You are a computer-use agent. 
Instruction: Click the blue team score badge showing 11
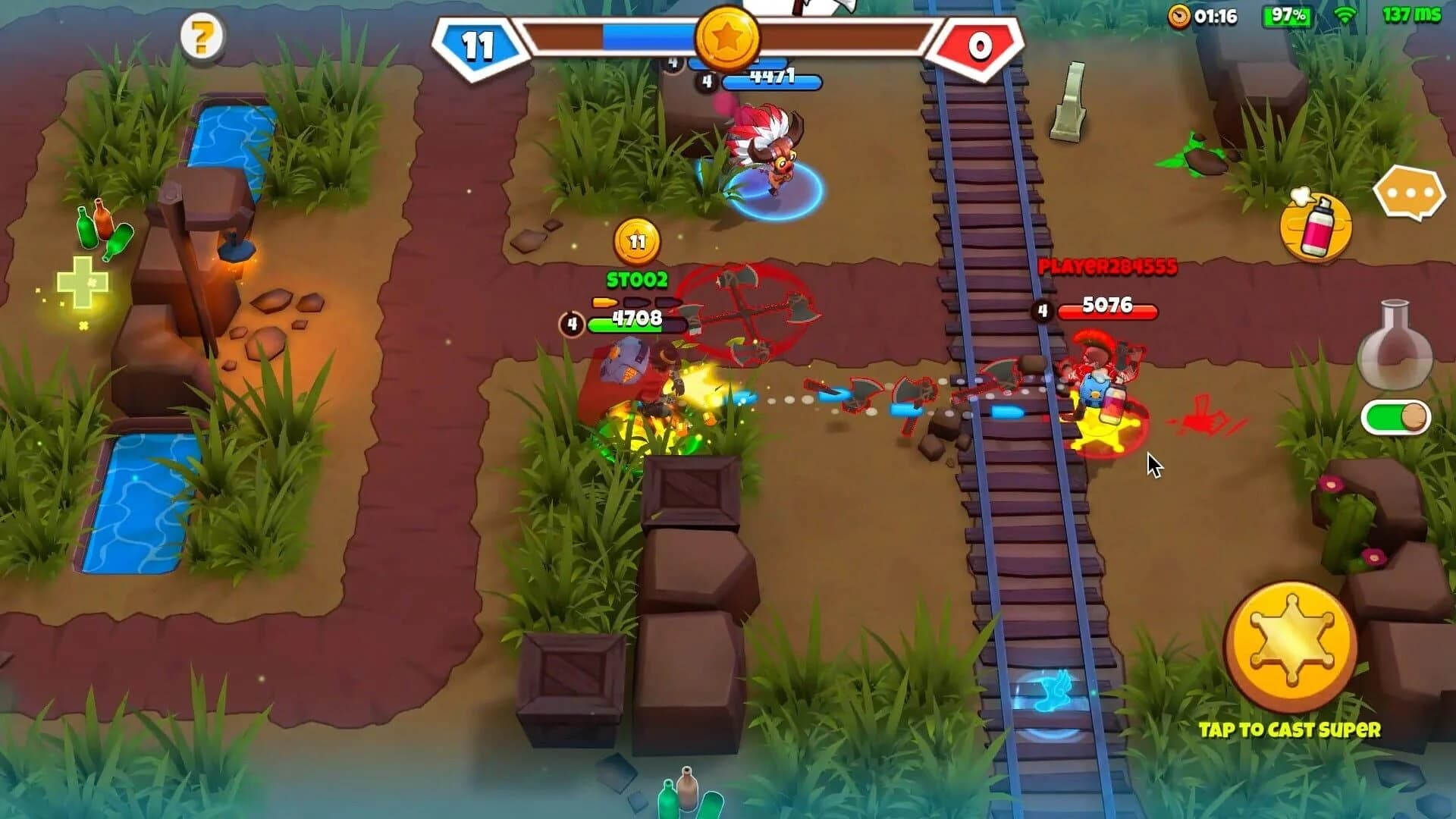click(x=479, y=44)
